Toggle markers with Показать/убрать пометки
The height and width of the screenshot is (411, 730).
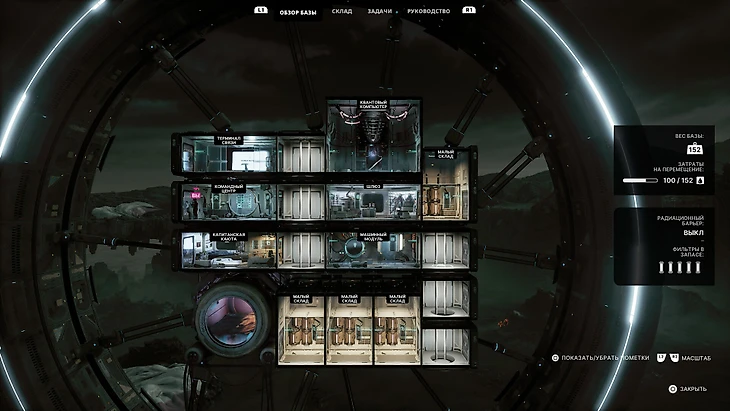600,357
